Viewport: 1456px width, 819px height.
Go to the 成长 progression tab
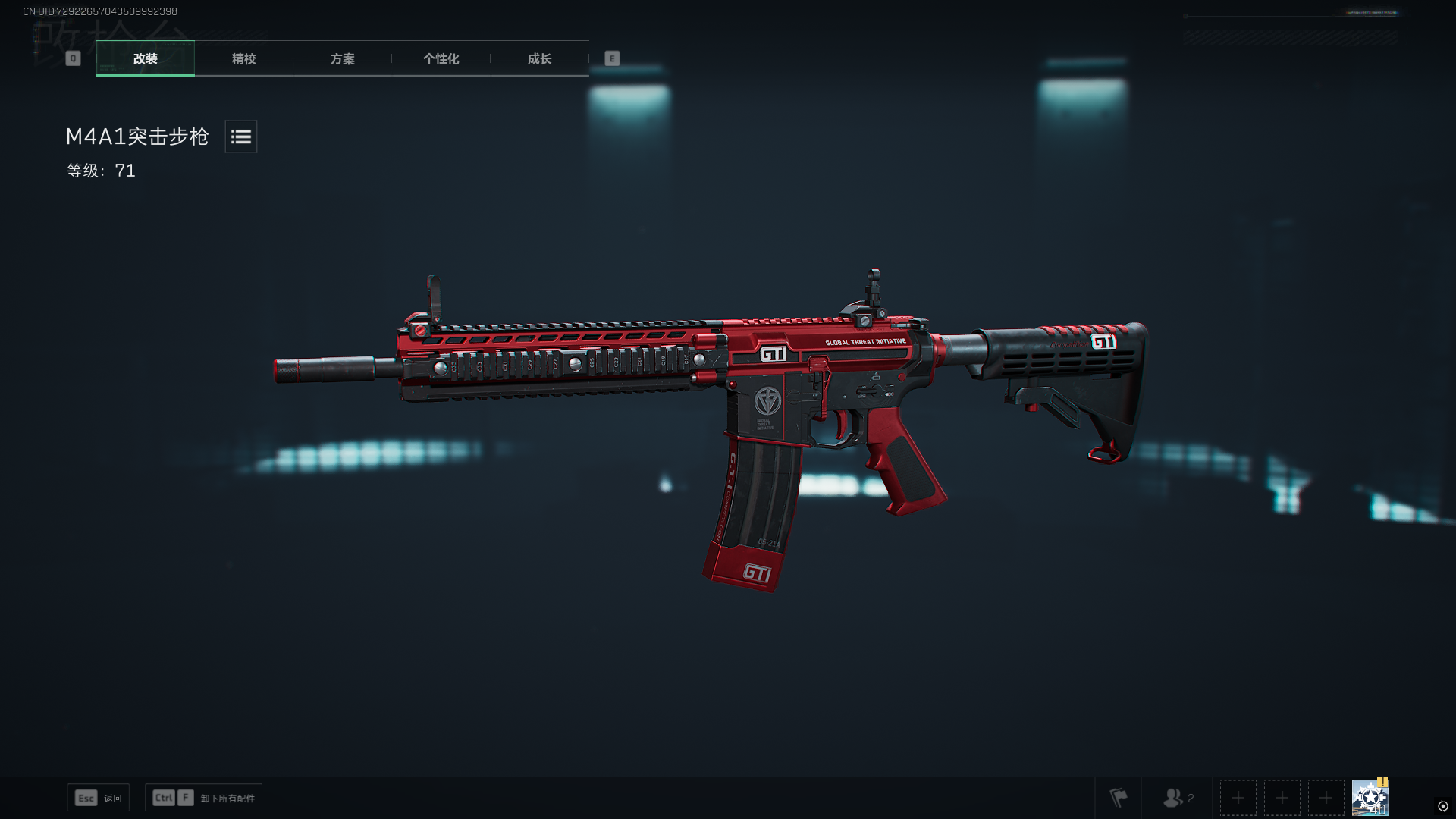[539, 58]
